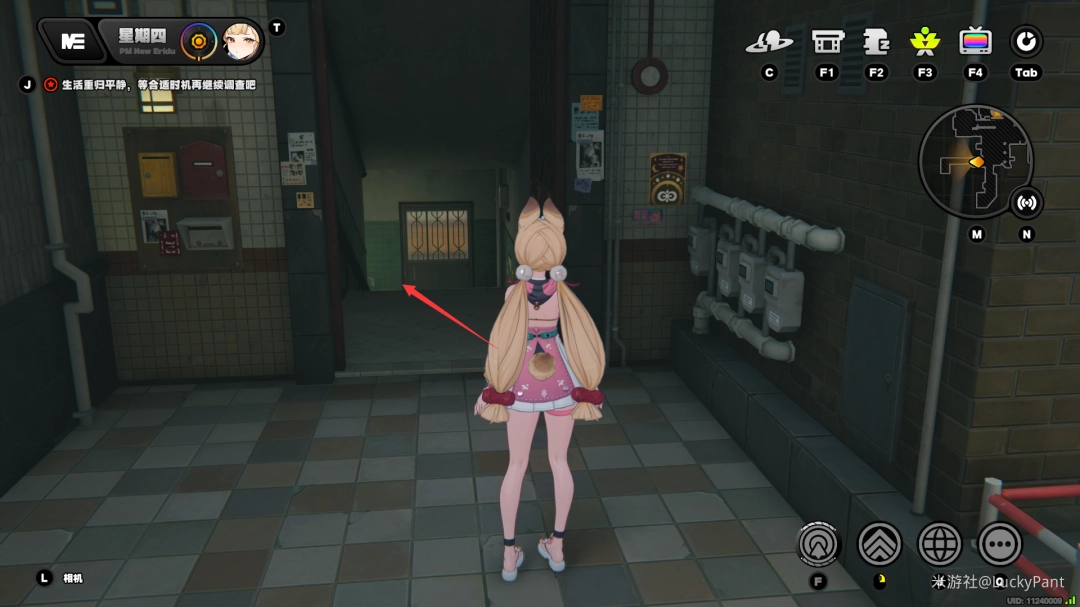Viewport: 1080px width, 607px height.
Task: Open the three-dot more options button
Action: [x=1000, y=544]
